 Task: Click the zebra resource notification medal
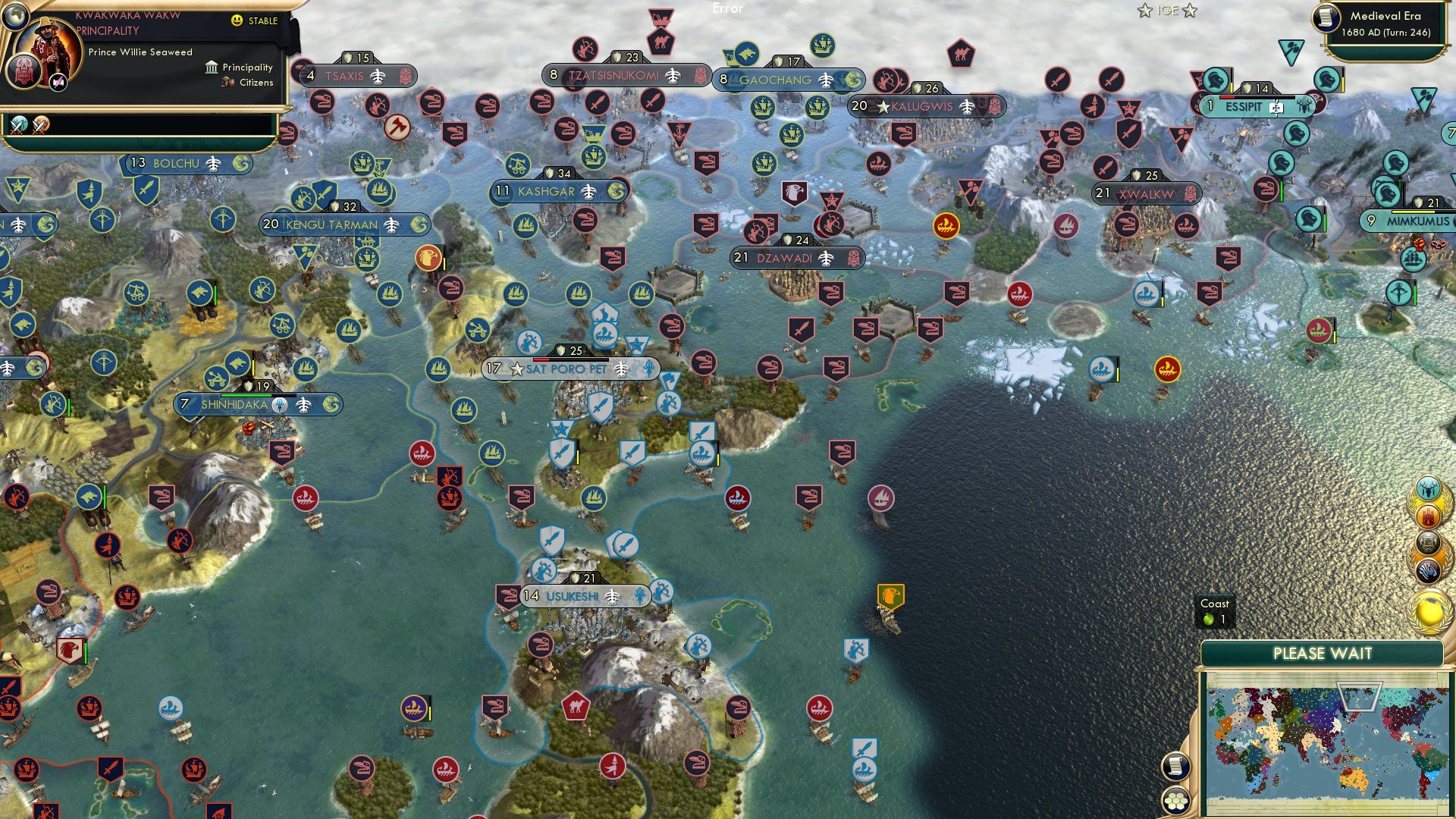[1429, 571]
